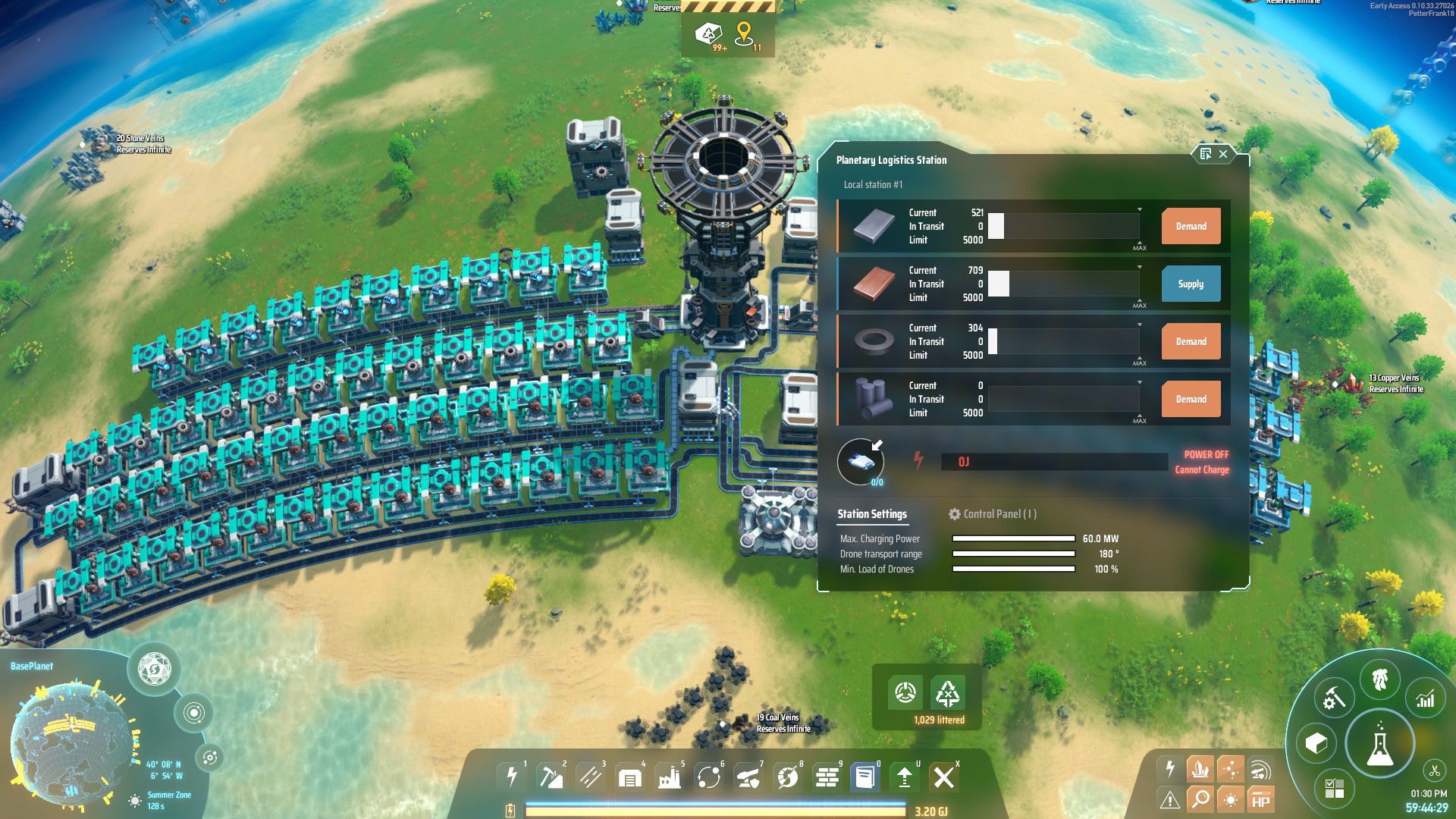
Task: Open the mecha panel
Action: click(x=1379, y=679)
